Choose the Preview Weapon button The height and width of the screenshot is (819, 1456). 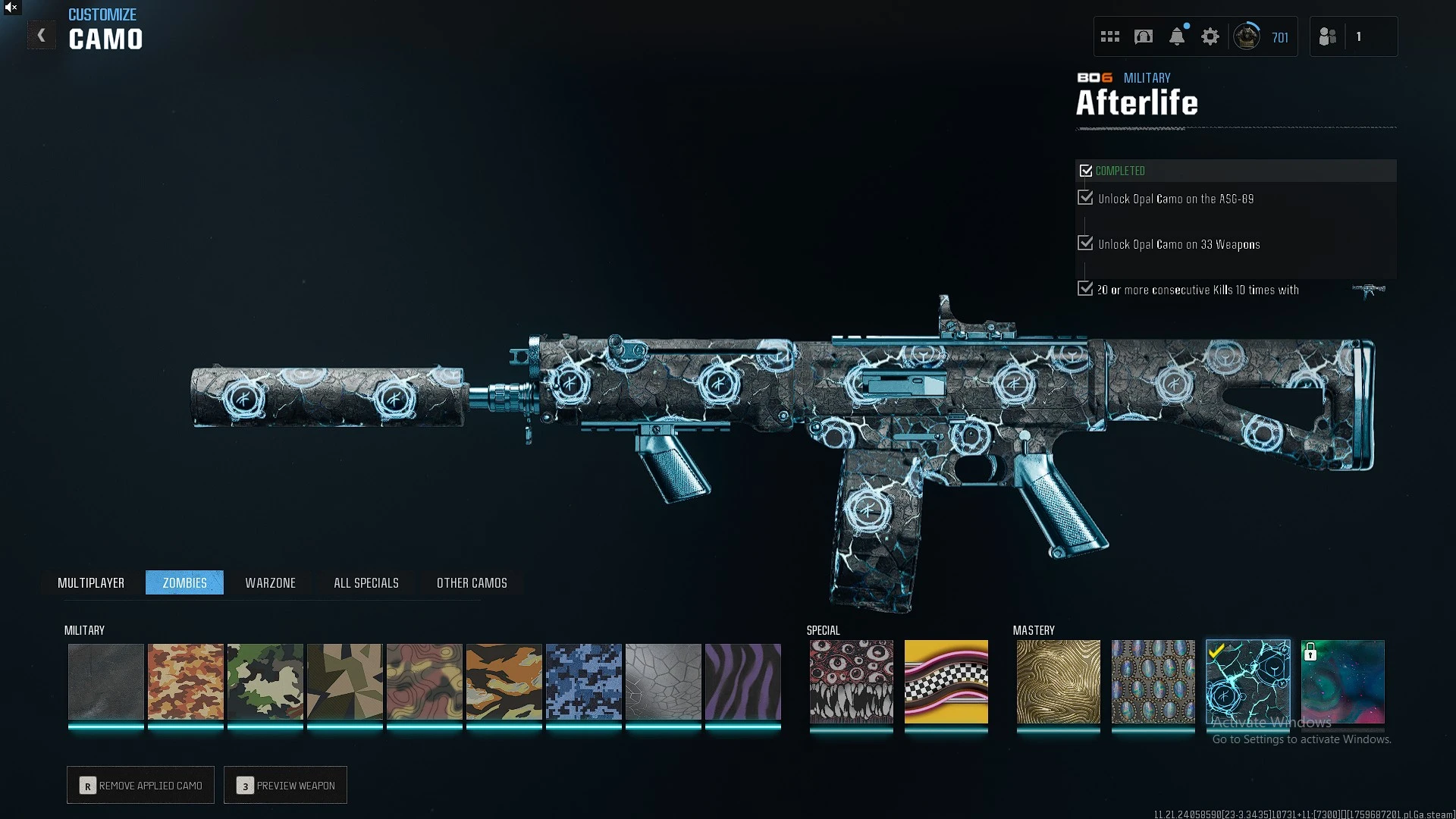click(286, 785)
